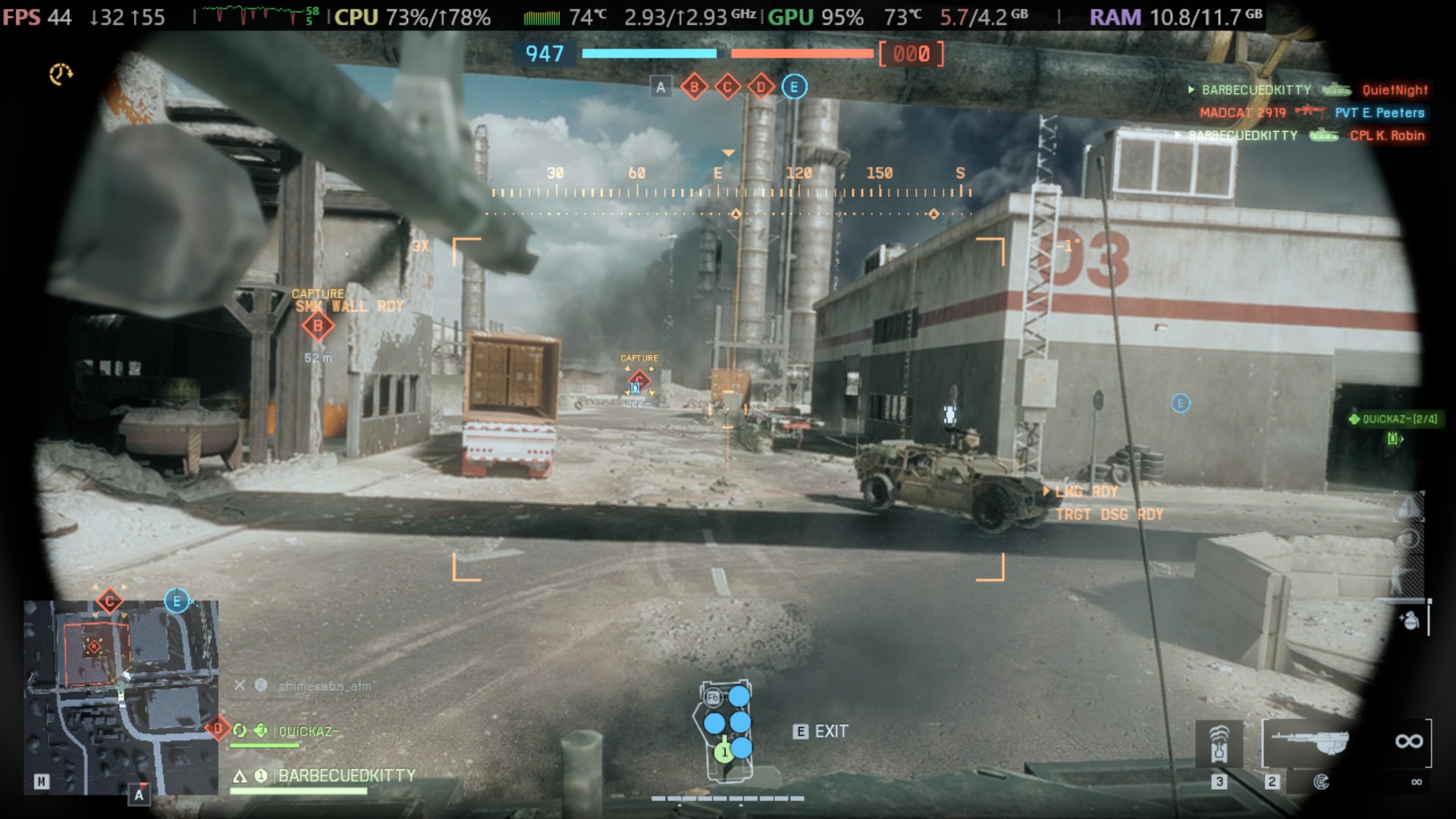Click the yellow timer icon in the corner

coord(61,74)
